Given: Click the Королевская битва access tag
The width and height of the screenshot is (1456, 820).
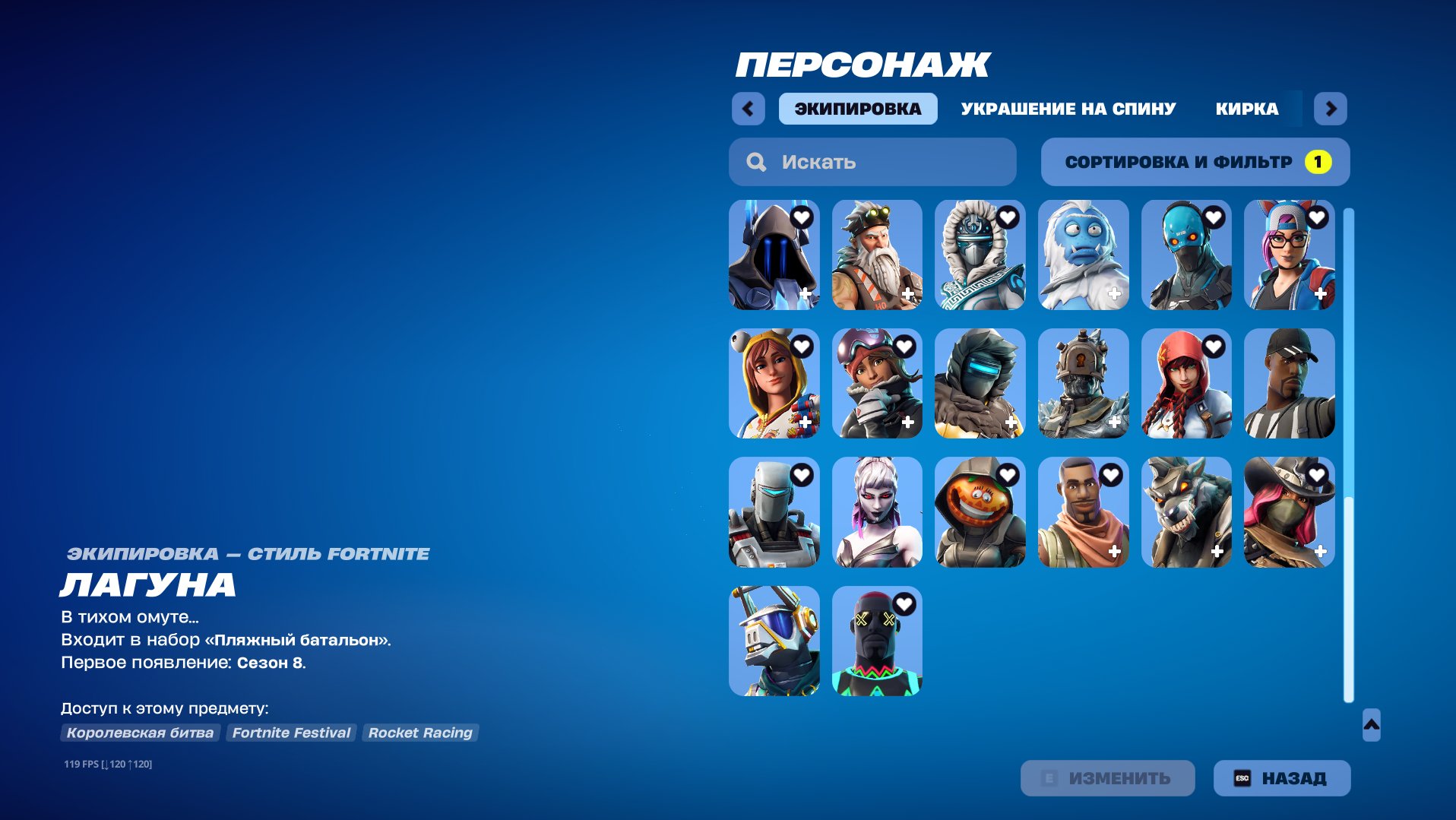Looking at the screenshot, I should point(141,733).
